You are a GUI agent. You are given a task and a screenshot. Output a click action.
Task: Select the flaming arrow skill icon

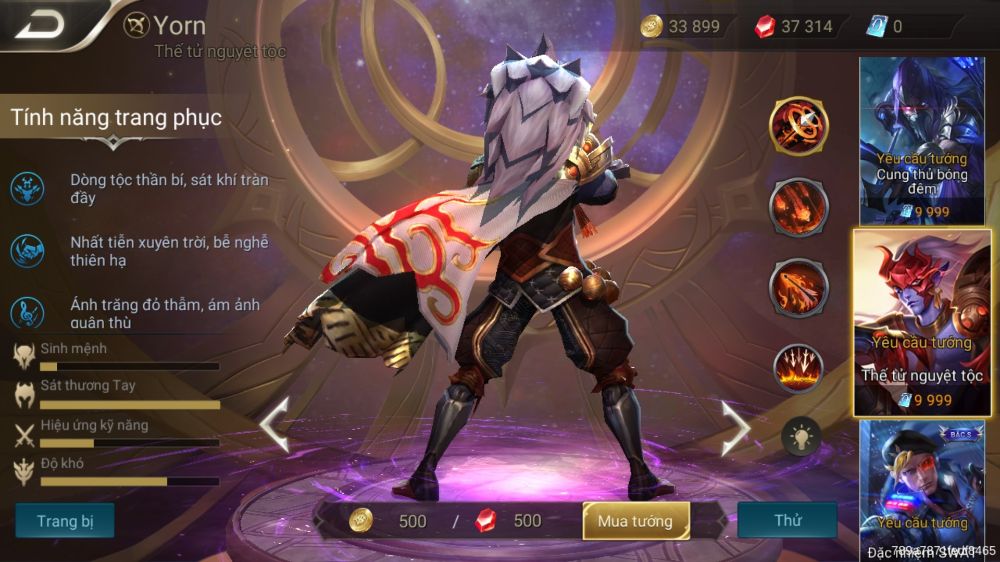pyautogui.click(x=798, y=288)
